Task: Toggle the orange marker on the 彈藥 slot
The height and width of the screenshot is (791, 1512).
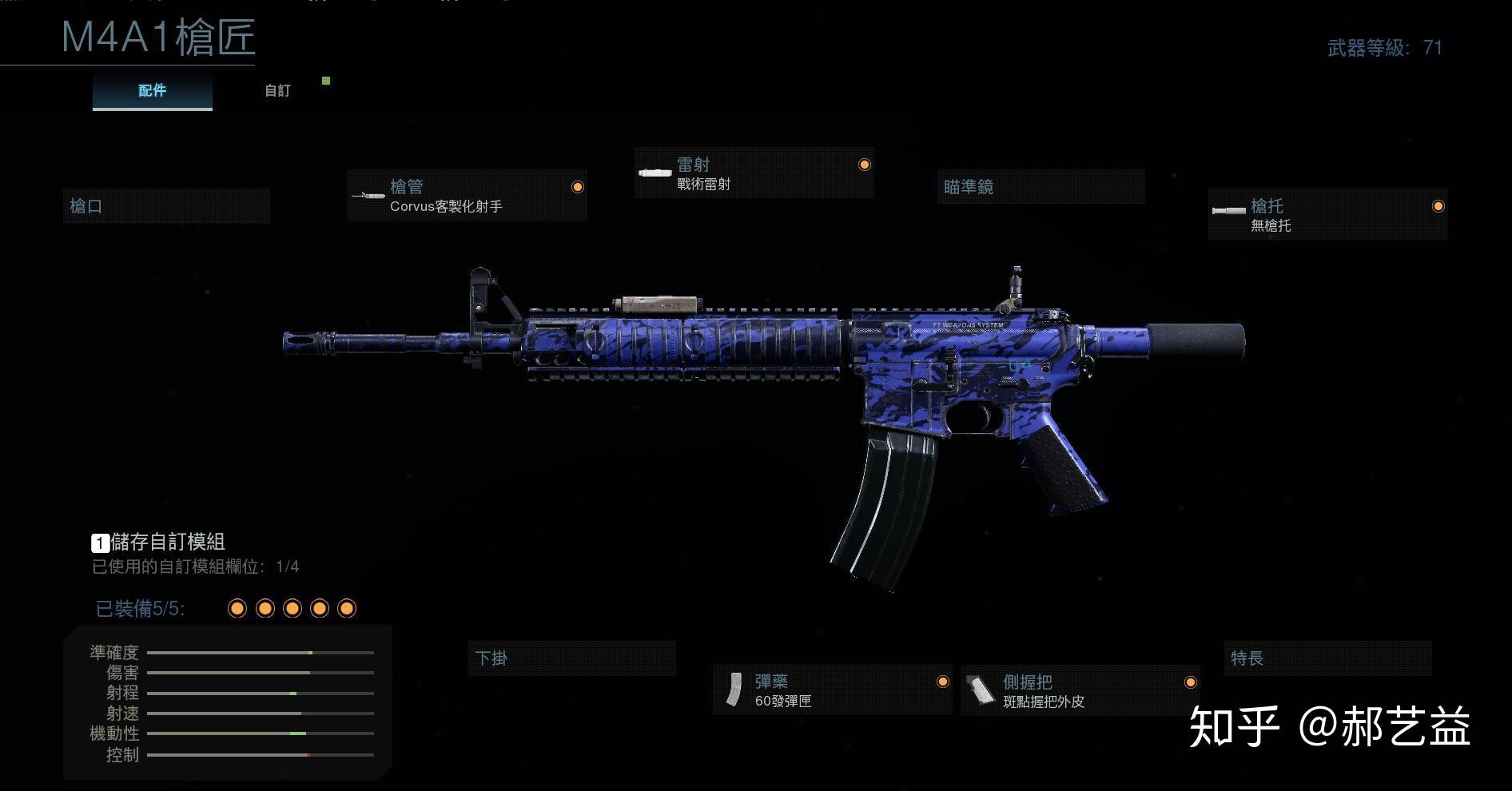Action: click(943, 682)
